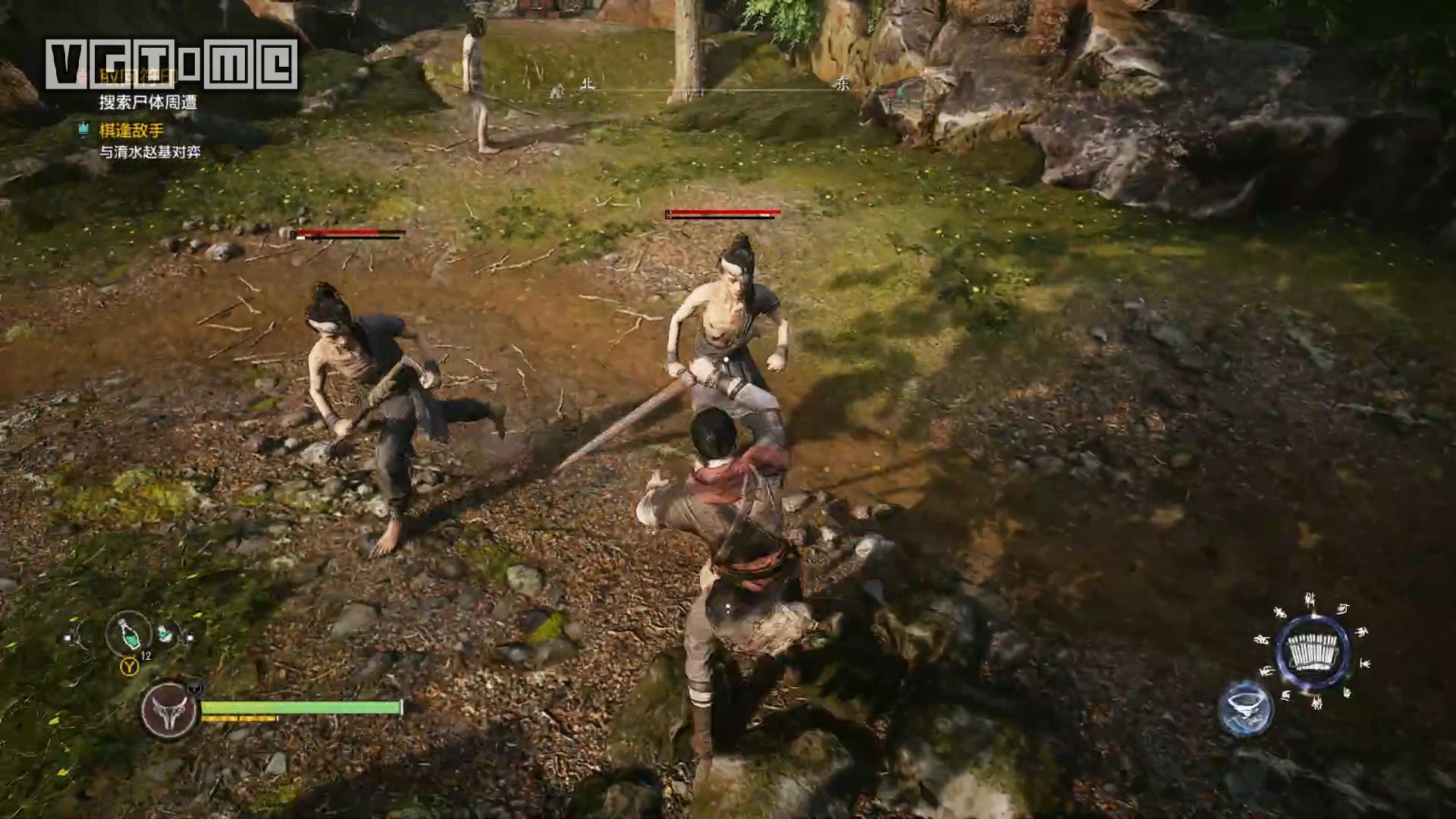The image size is (1456, 819).
Task: Open the 棋逢敌手 quest tracker entry
Action: tap(131, 130)
